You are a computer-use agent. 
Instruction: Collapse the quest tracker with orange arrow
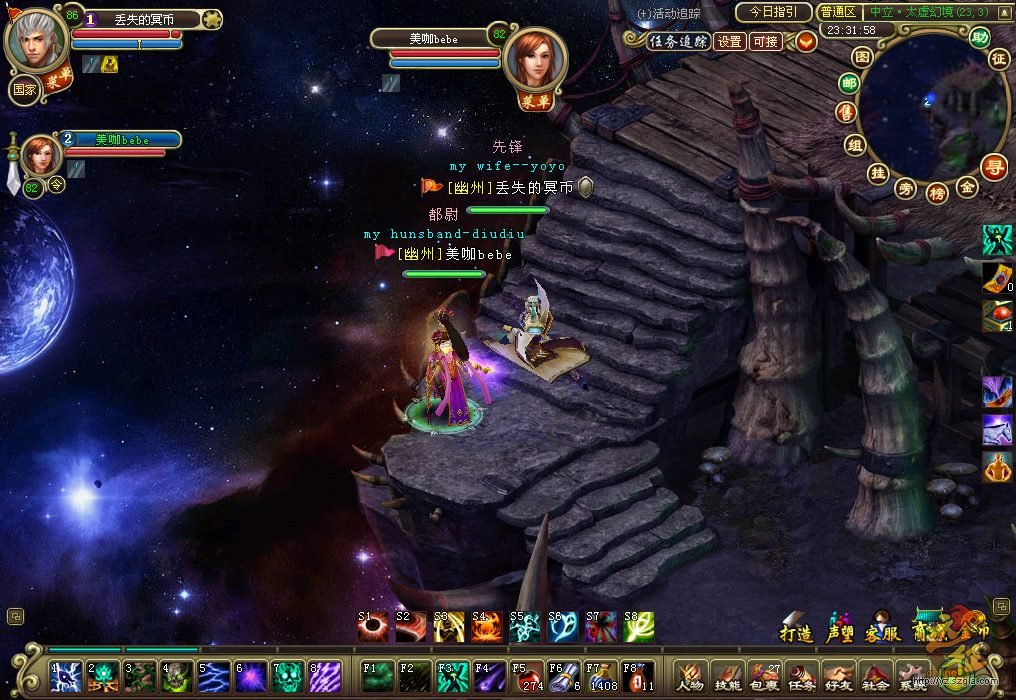click(806, 41)
